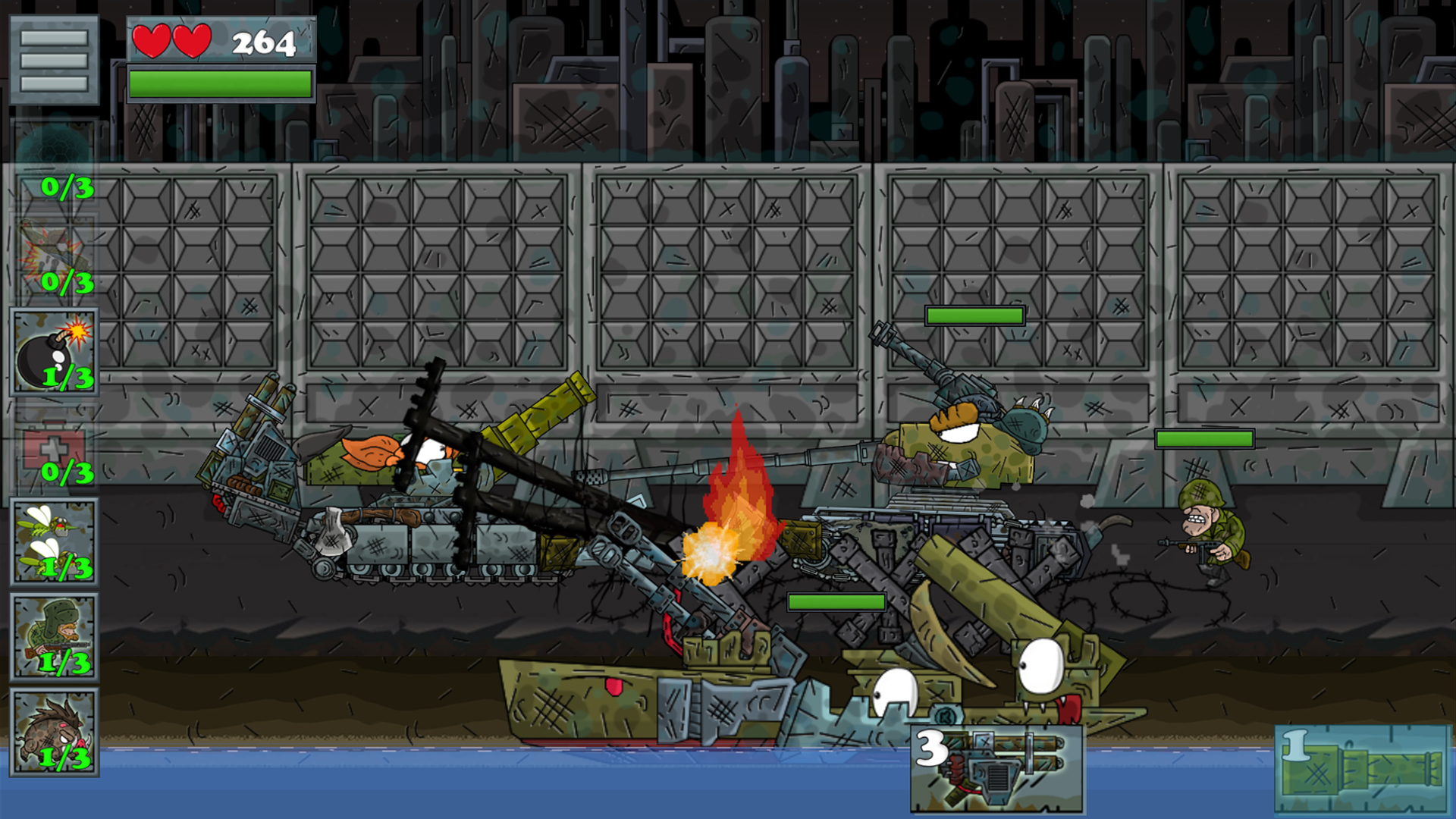Select weapon 3 twin-barrel gun
The height and width of the screenshot is (819, 1456).
(x=996, y=769)
